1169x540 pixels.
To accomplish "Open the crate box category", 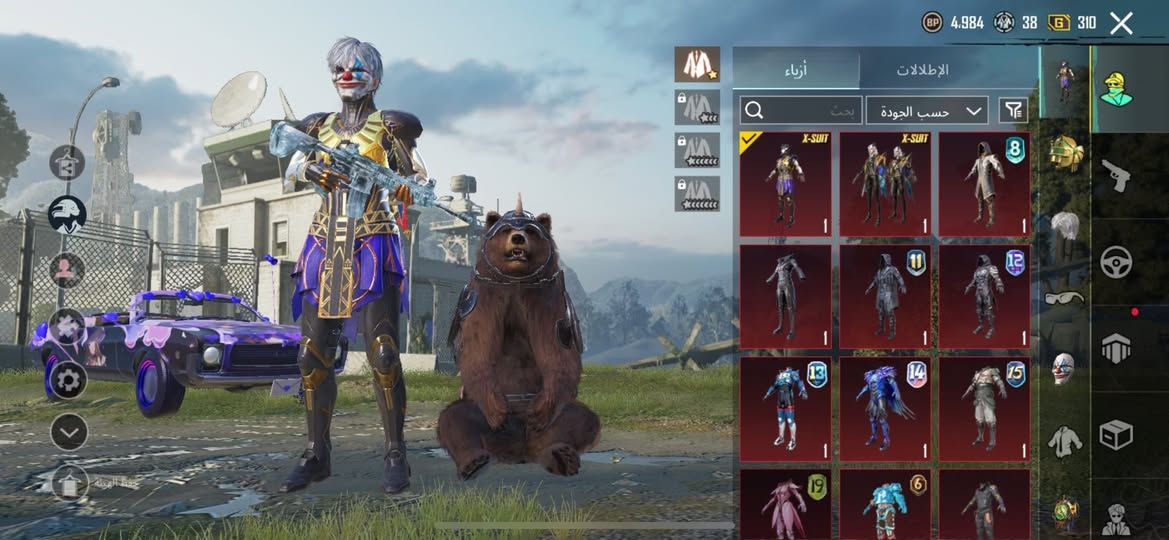I will coord(1116,434).
